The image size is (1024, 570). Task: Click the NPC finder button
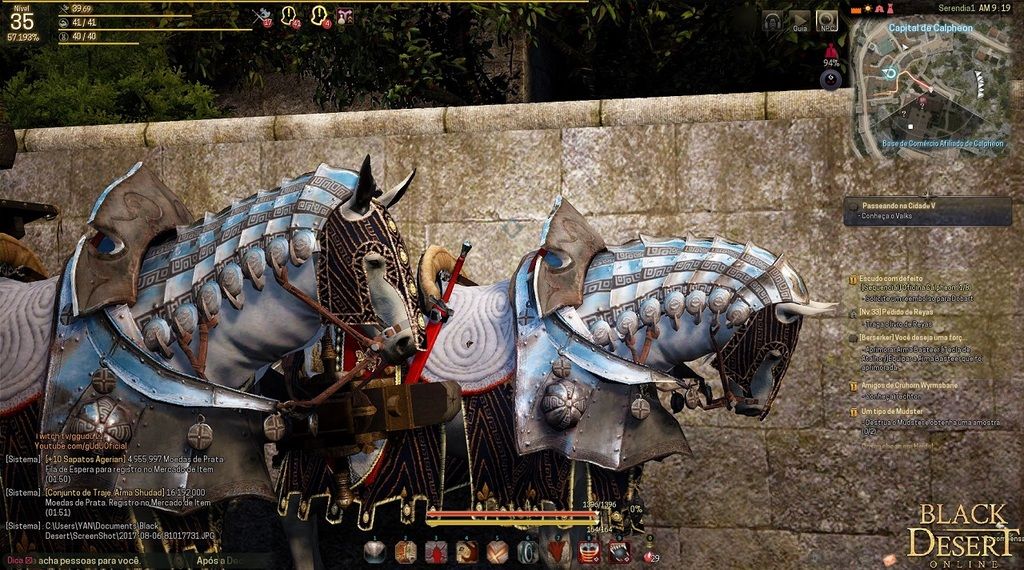pos(826,21)
